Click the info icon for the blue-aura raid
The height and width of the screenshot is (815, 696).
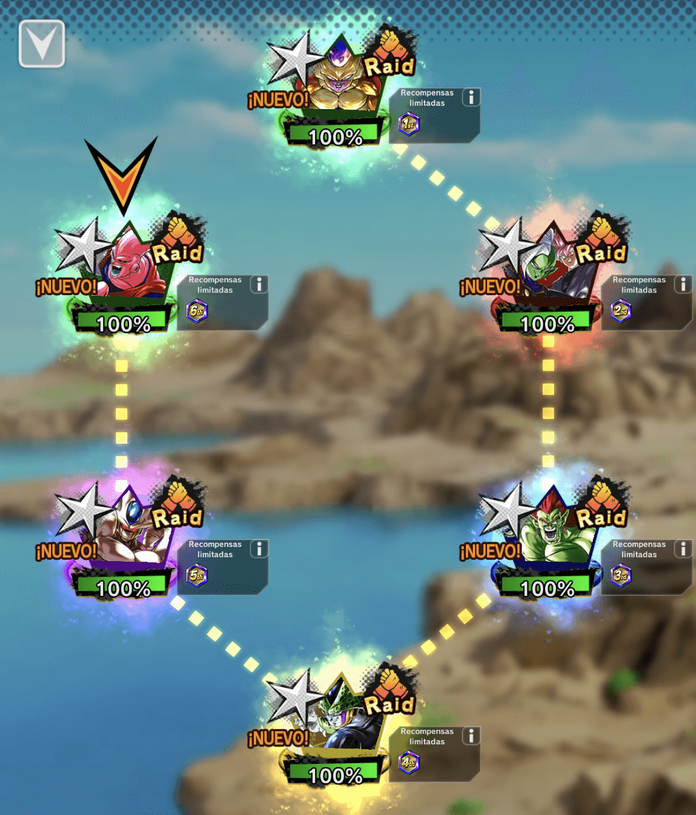[x=682, y=548]
